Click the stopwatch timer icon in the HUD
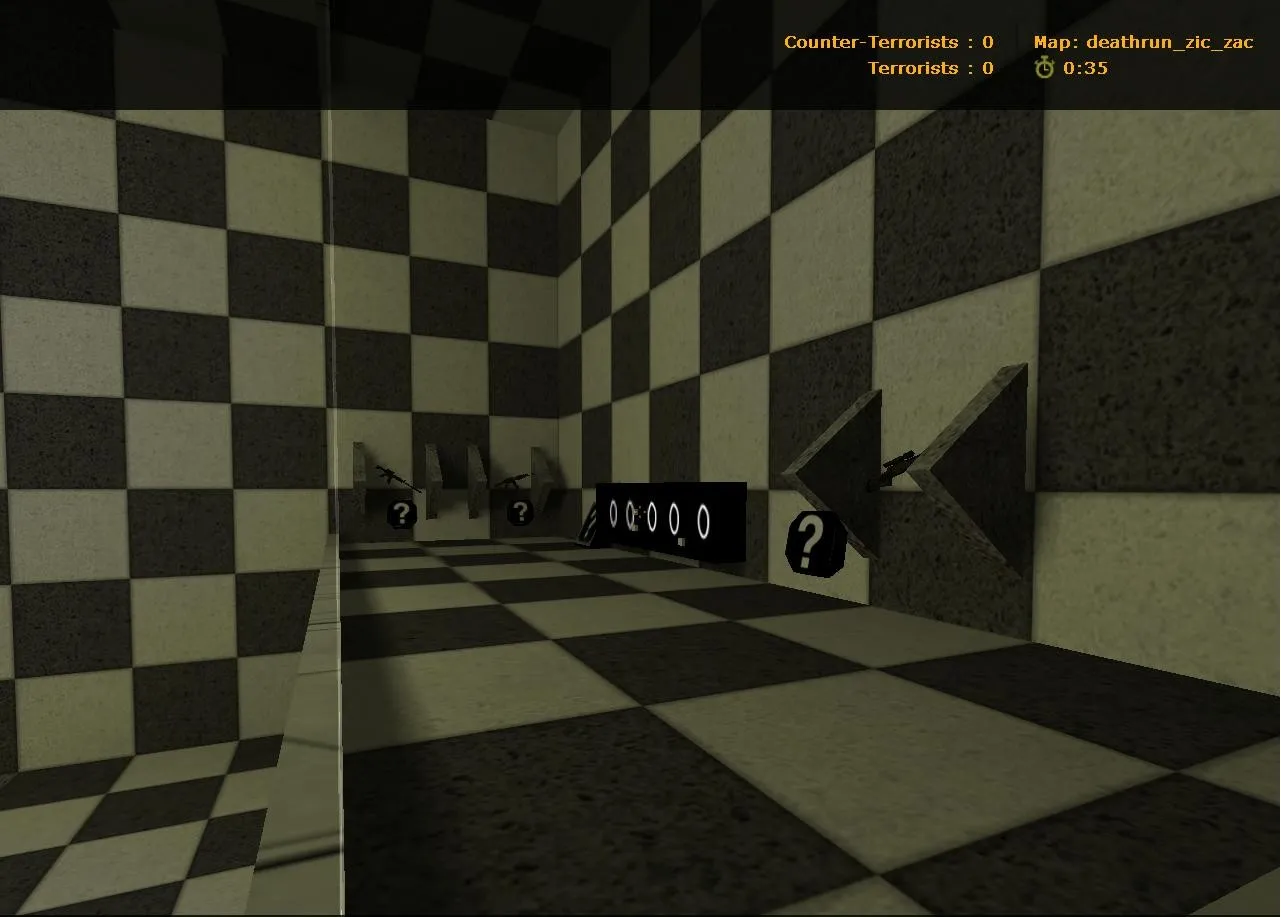Screen dimensions: 1281x917 pos(1045,68)
